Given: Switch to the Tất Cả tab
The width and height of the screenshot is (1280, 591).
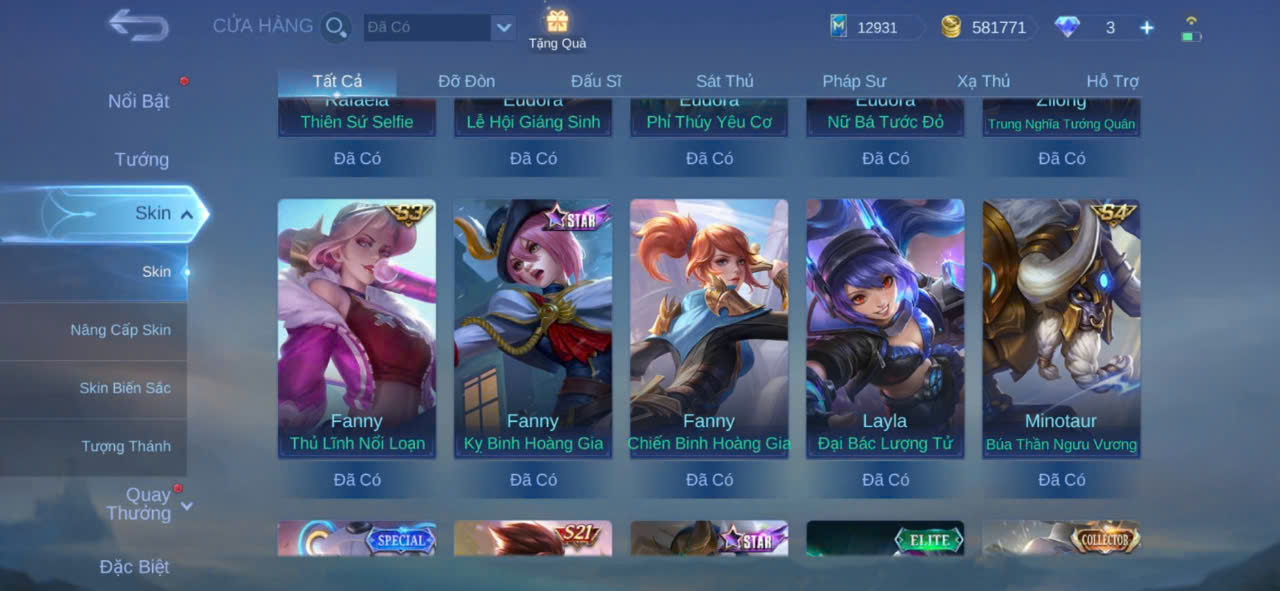Looking at the screenshot, I should tap(337, 81).
